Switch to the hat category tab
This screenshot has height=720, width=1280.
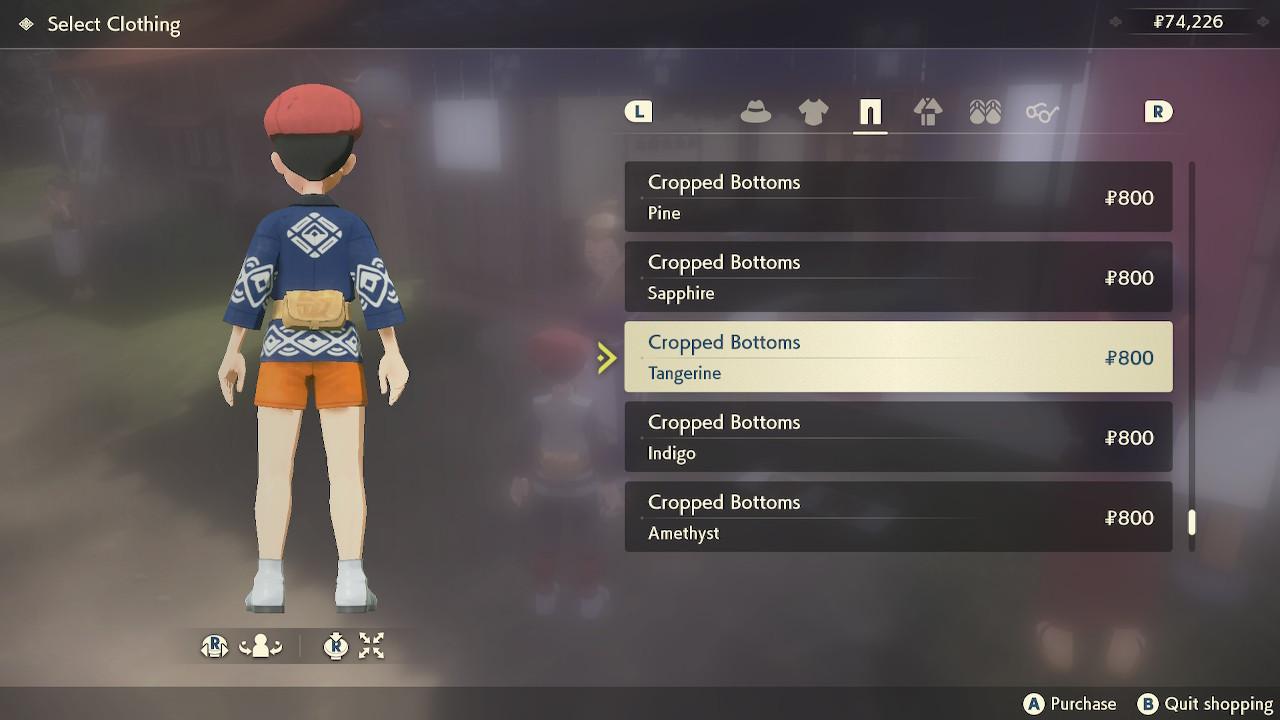755,112
